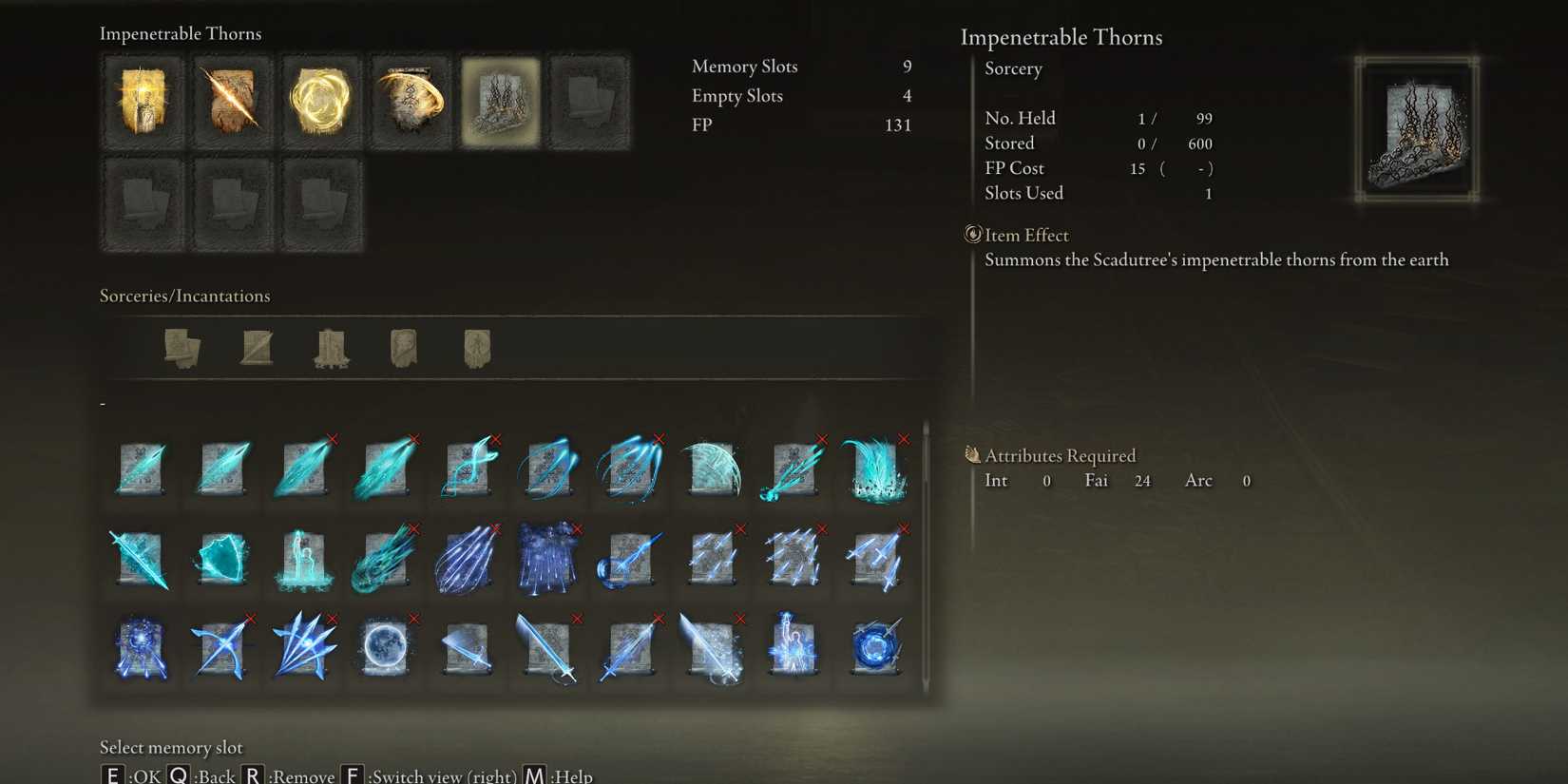Select the first golden incantation memory slot
Image resolution: width=1568 pixels, height=784 pixels.
click(142, 100)
